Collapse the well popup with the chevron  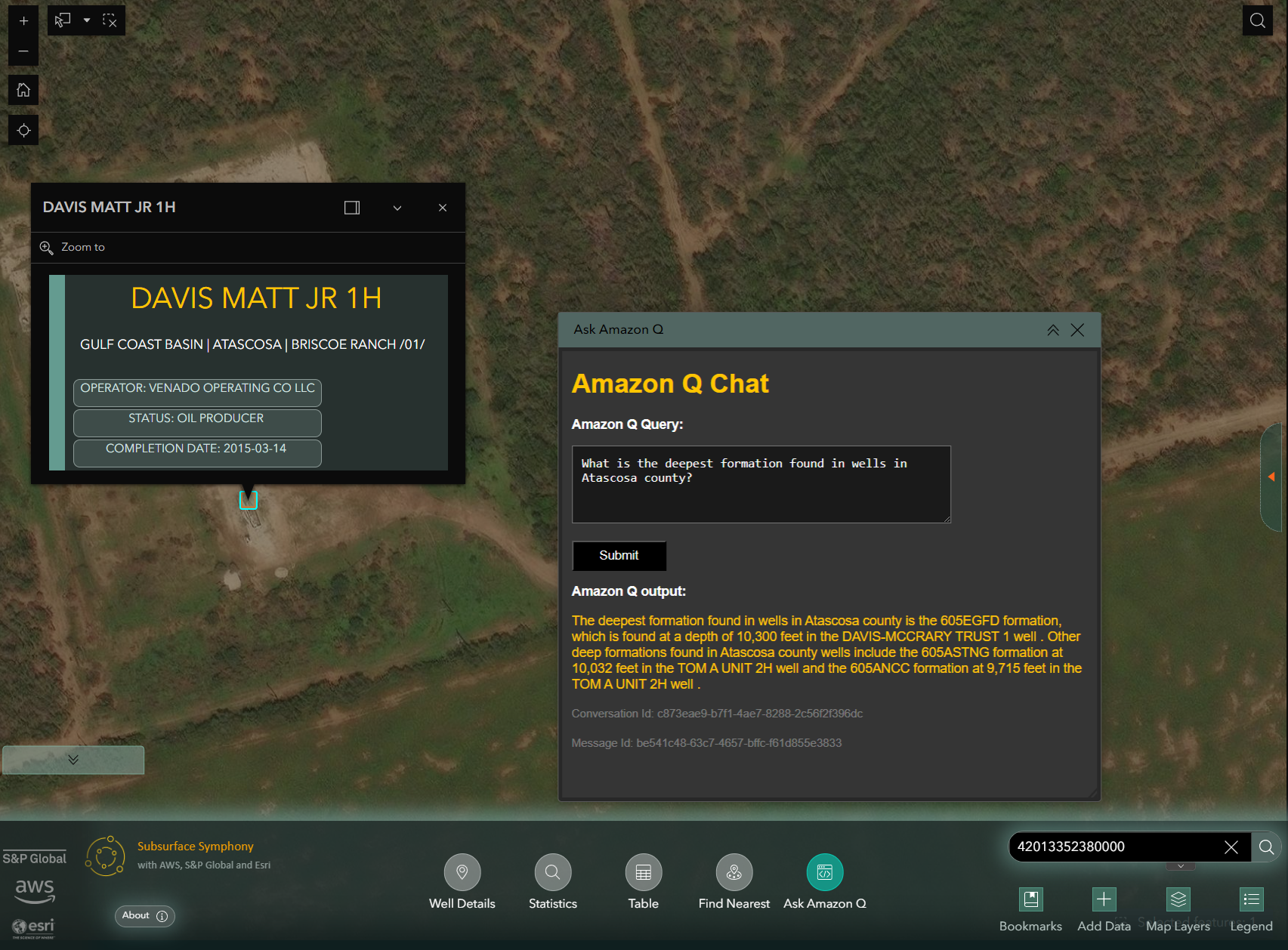397,208
